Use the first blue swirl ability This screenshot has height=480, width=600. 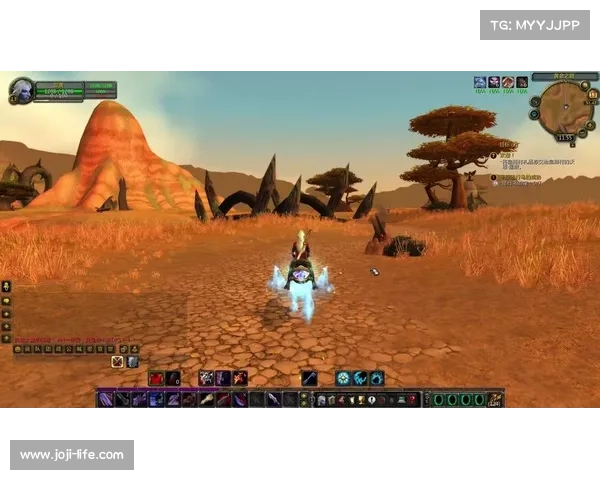coord(342,378)
